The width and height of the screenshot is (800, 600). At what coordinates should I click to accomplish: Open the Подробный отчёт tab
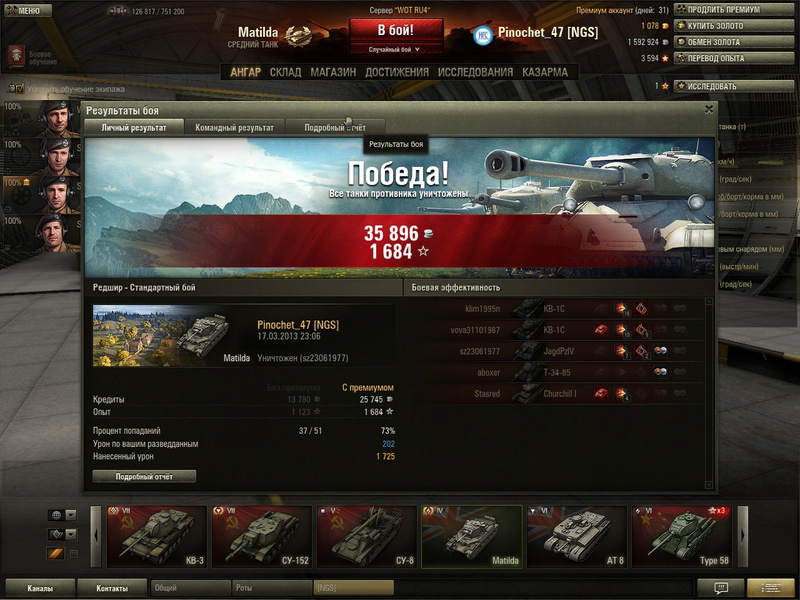pos(335,128)
